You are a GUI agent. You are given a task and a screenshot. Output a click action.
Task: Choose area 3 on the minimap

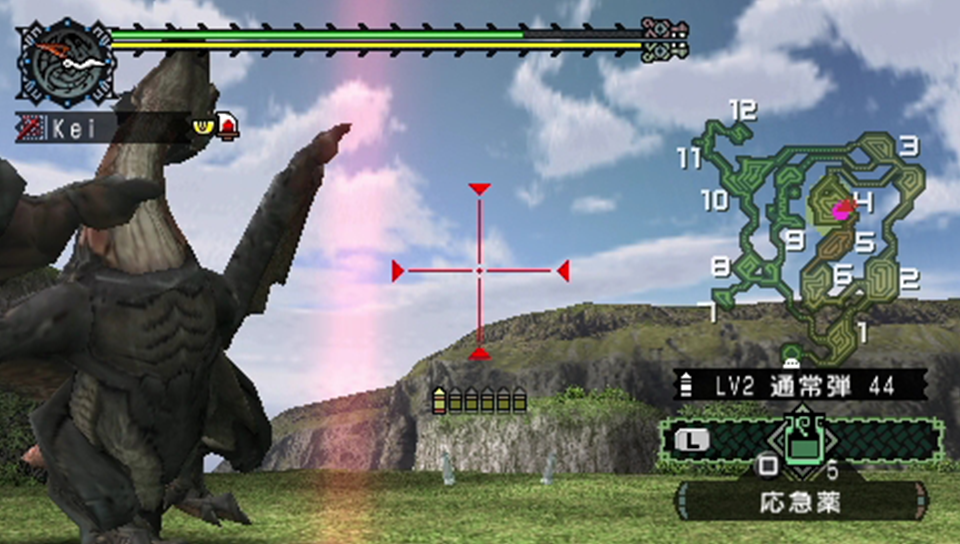(x=908, y=147)
